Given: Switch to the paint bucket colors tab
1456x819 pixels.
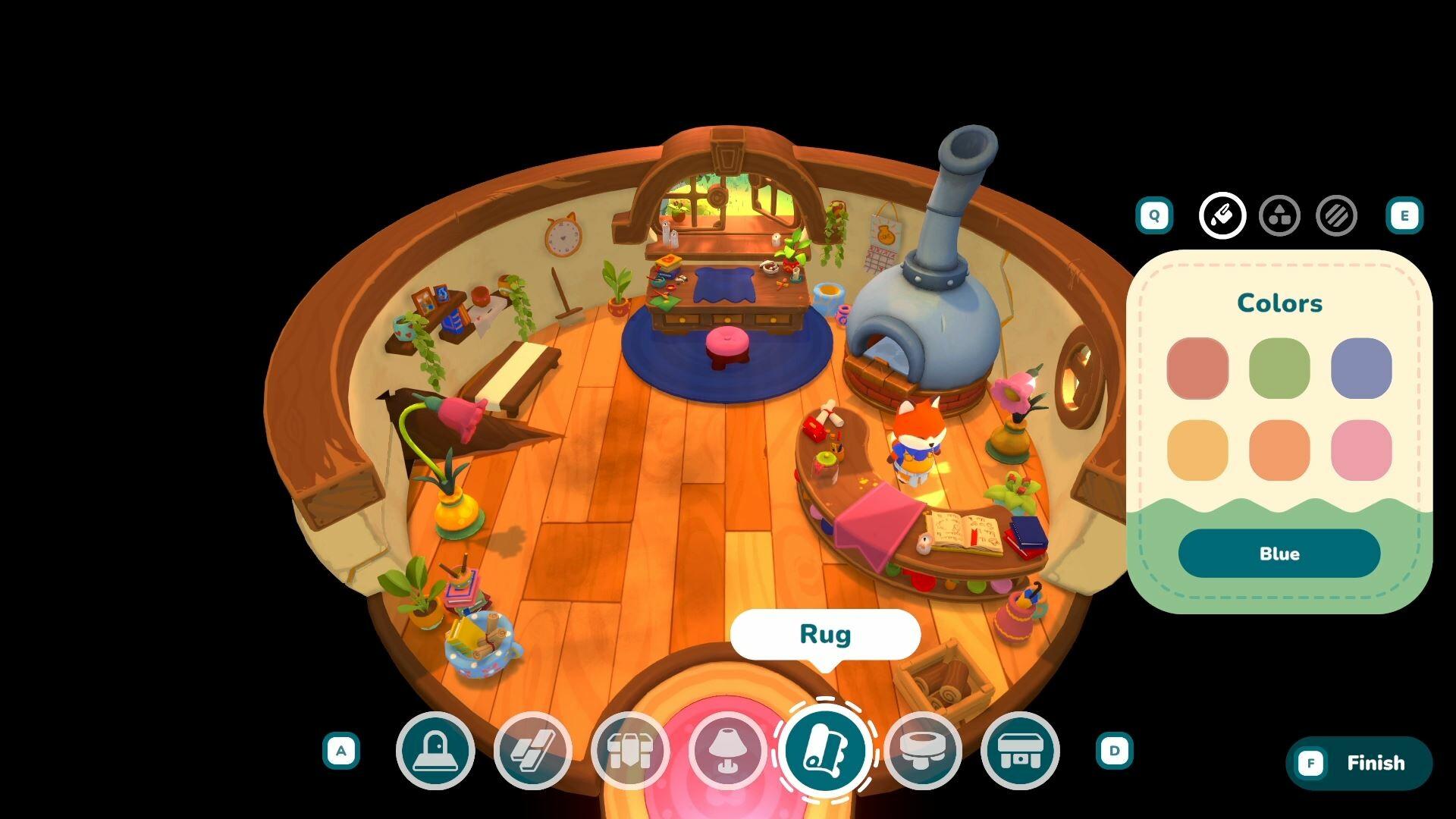Looking at the screenshot, I should point(1222,216).
